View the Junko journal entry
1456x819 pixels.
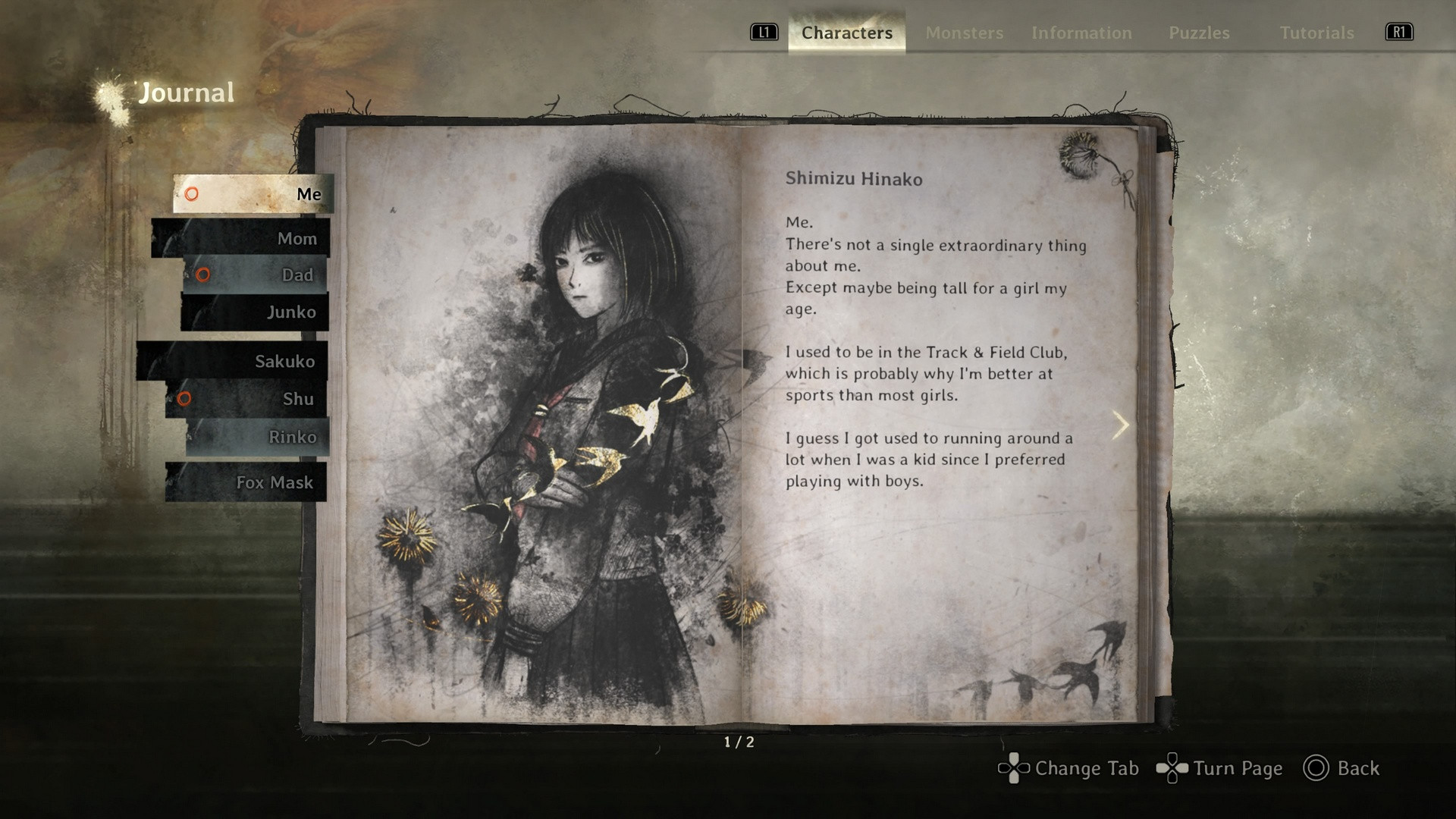point(255,312)
